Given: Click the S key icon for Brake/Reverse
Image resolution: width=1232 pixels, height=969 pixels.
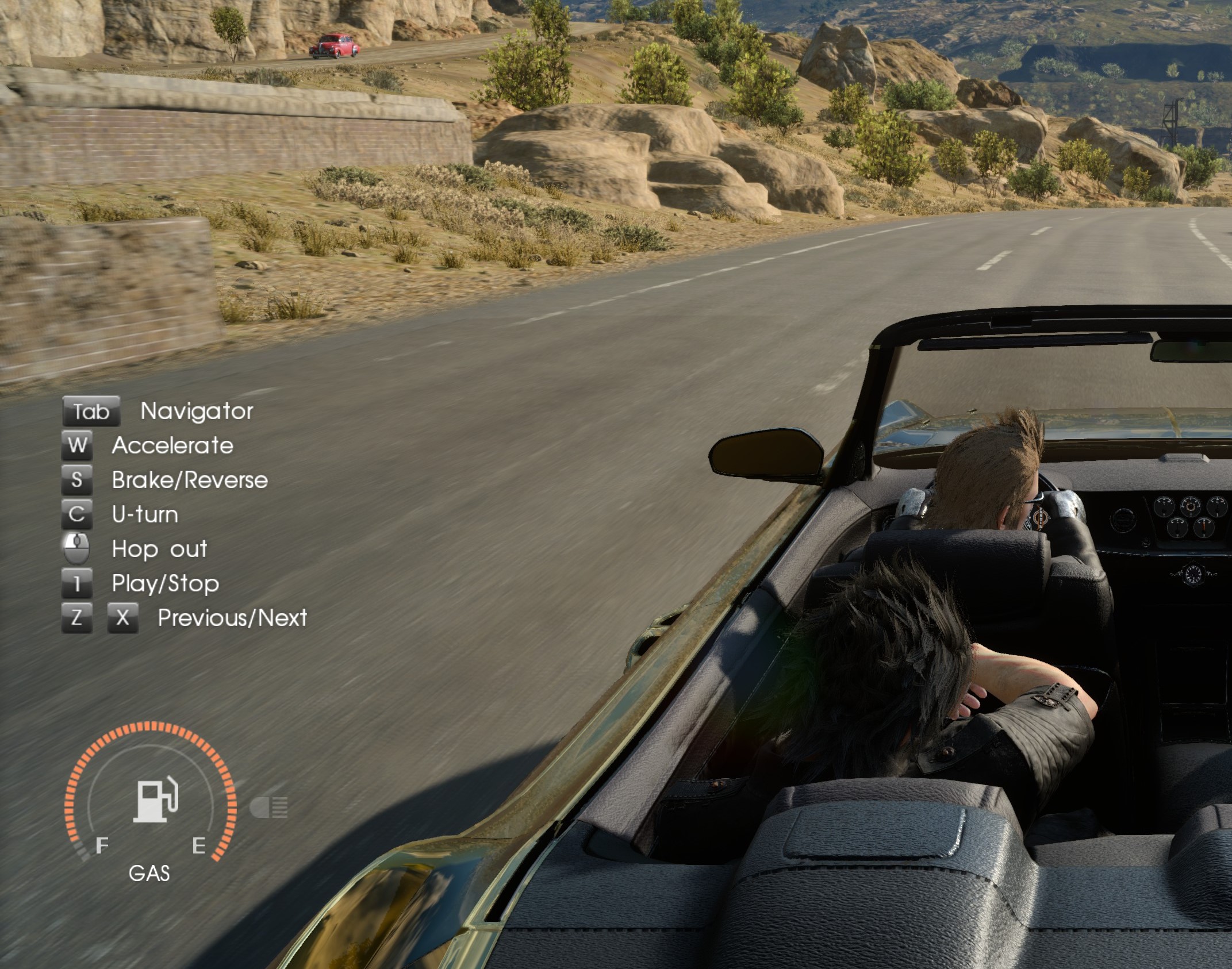Looking at the screenshot, I should tap(79, 480).
